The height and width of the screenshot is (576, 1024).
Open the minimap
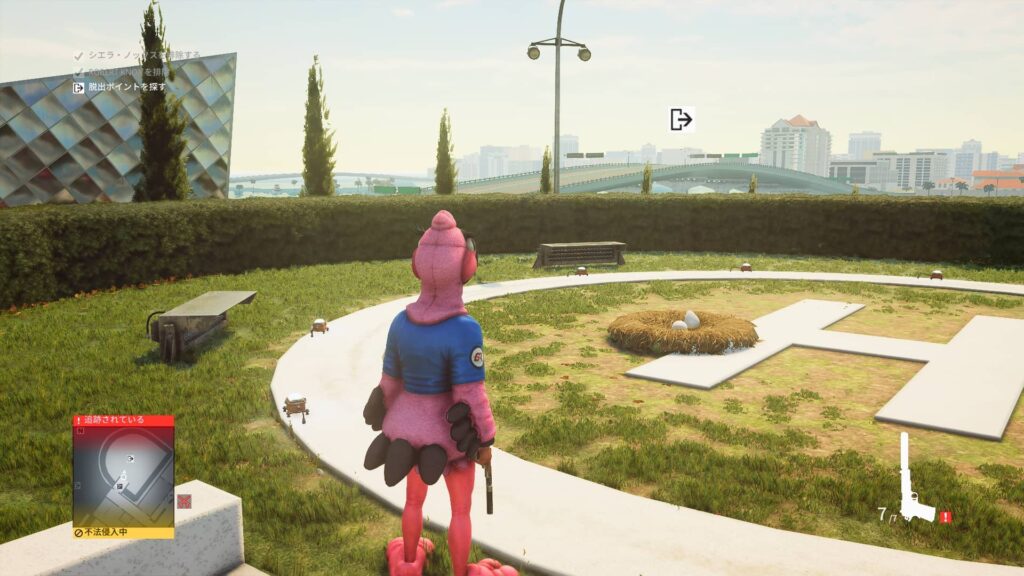point(123,476)
